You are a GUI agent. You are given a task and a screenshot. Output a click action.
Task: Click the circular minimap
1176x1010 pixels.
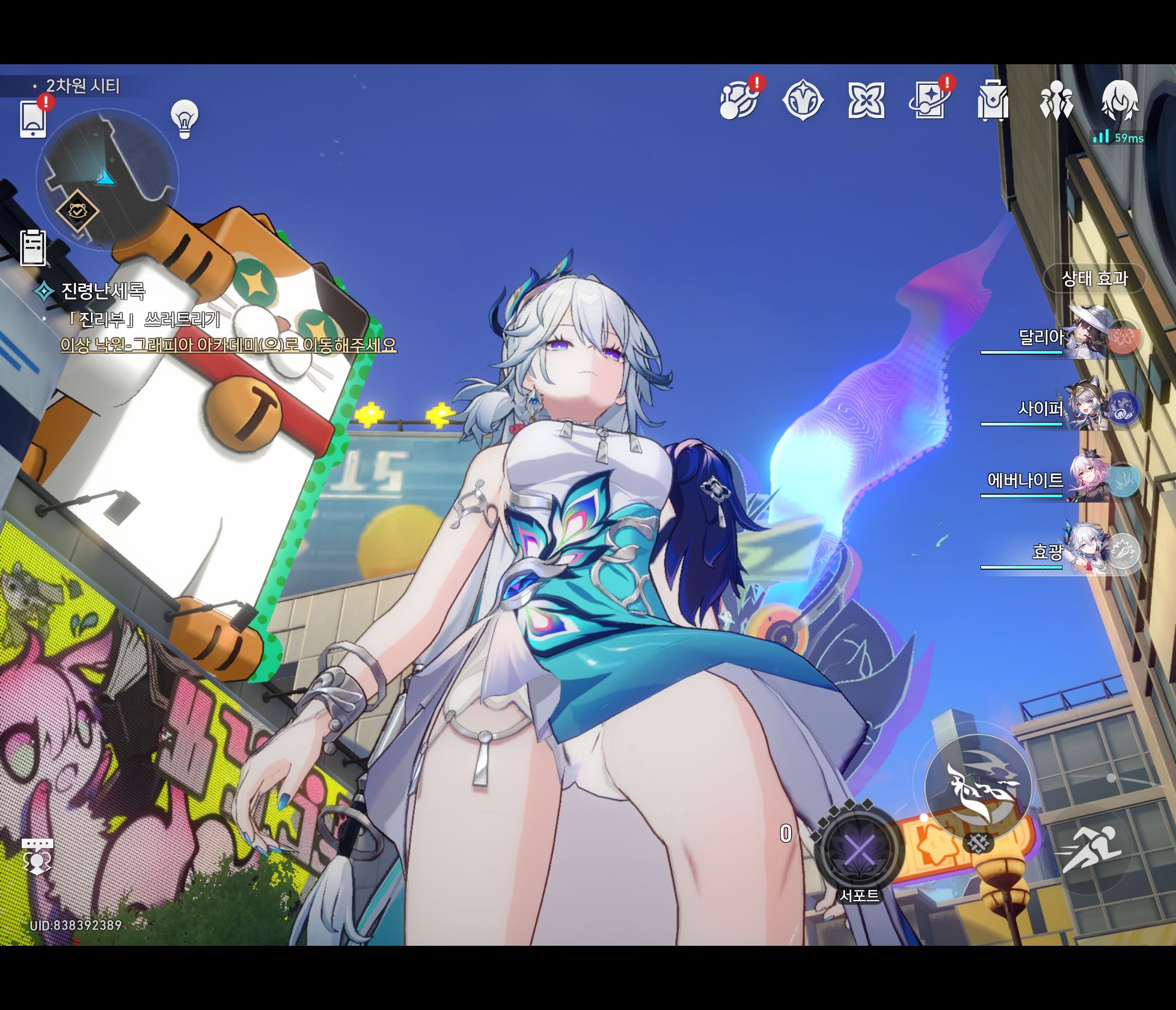107,178
